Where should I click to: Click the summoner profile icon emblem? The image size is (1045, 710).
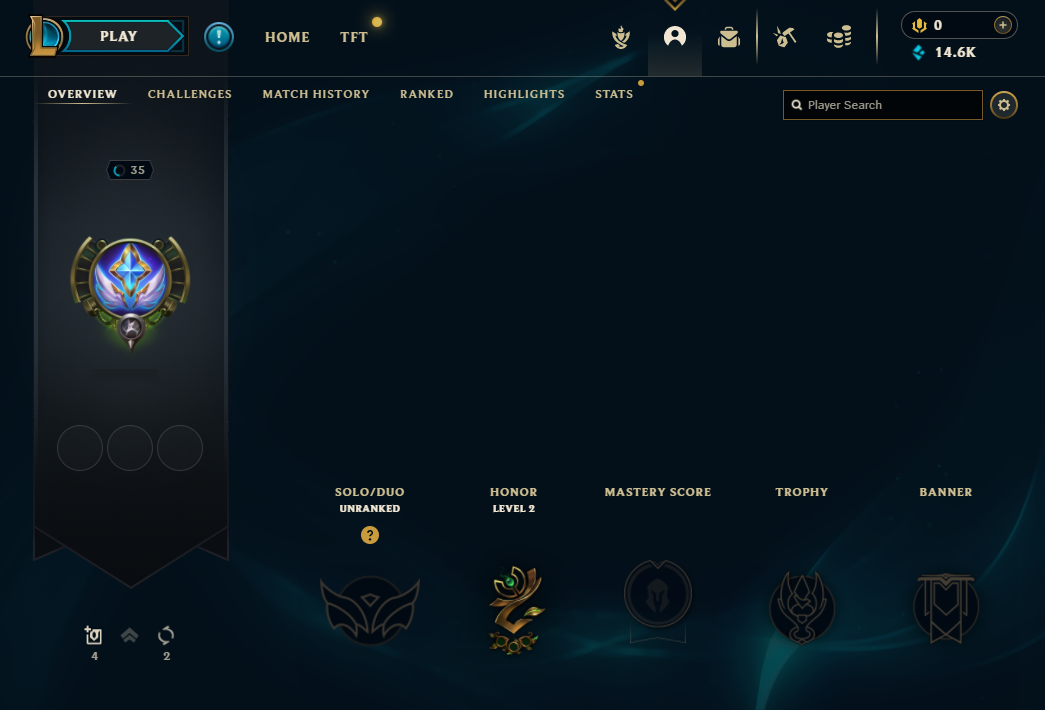[x=130, y=287]
